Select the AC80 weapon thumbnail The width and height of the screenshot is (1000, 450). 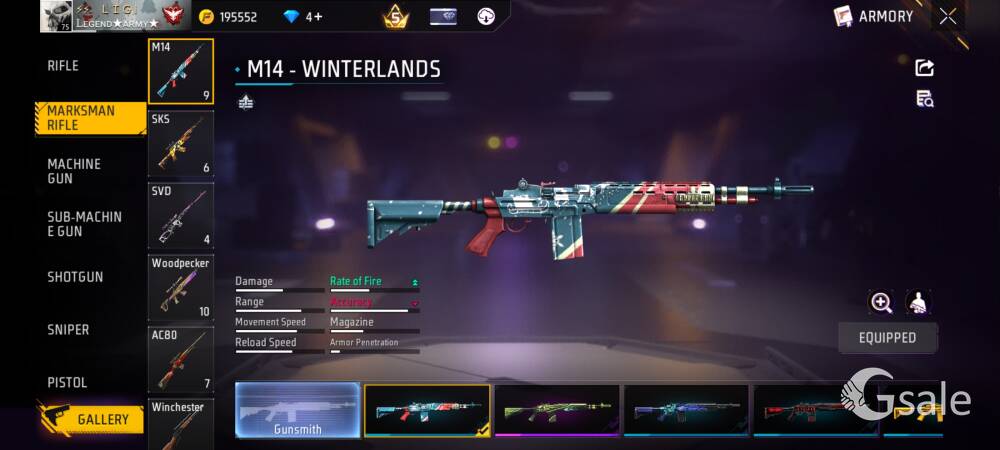[181, 358]
